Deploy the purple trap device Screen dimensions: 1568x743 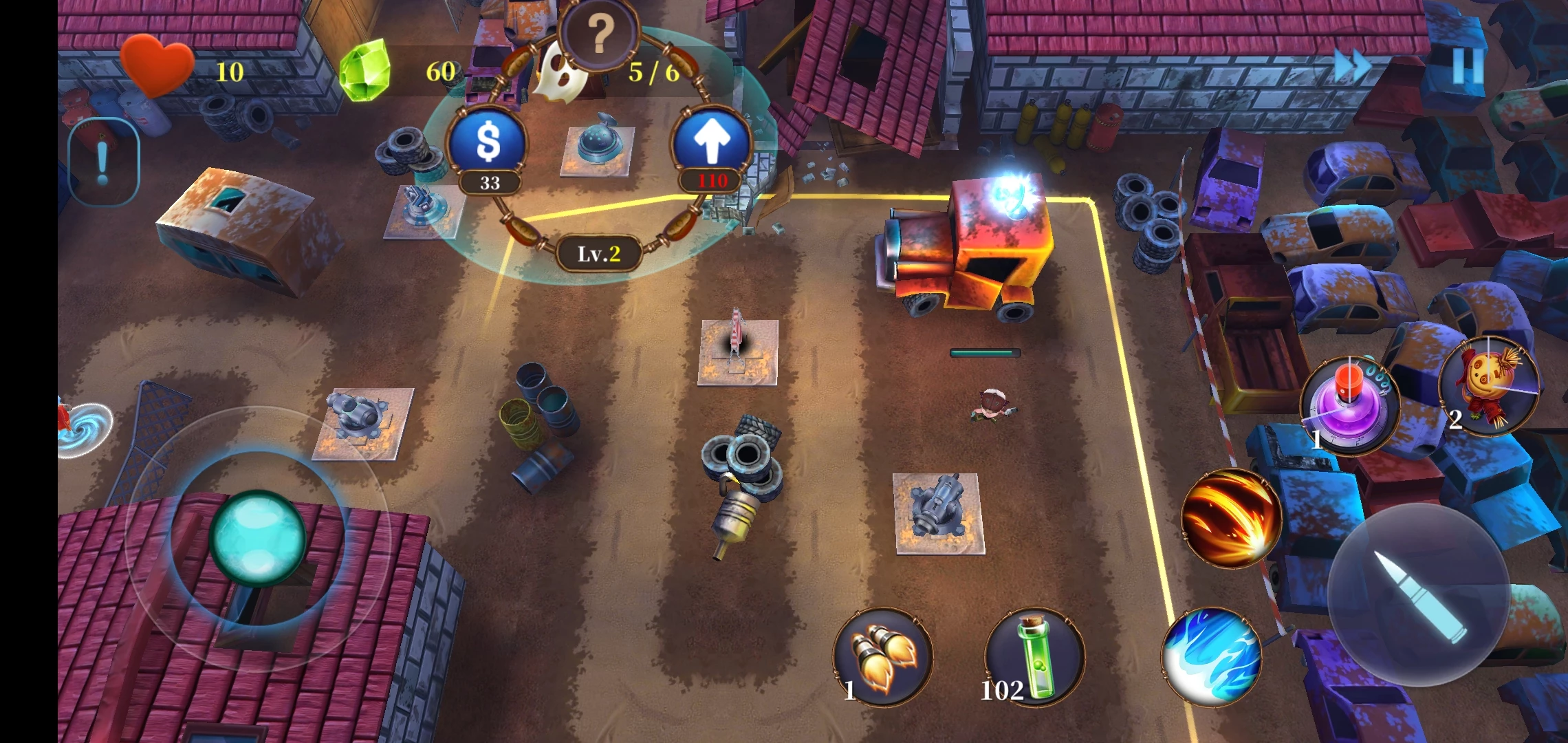point(1349,404)
